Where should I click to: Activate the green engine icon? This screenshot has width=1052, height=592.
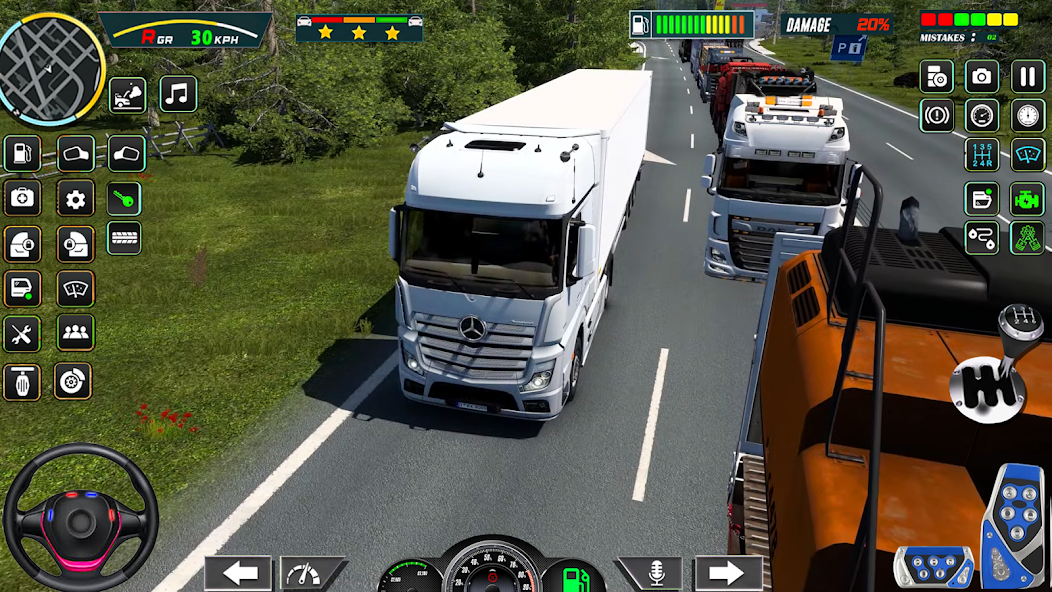coord(1027,197)
